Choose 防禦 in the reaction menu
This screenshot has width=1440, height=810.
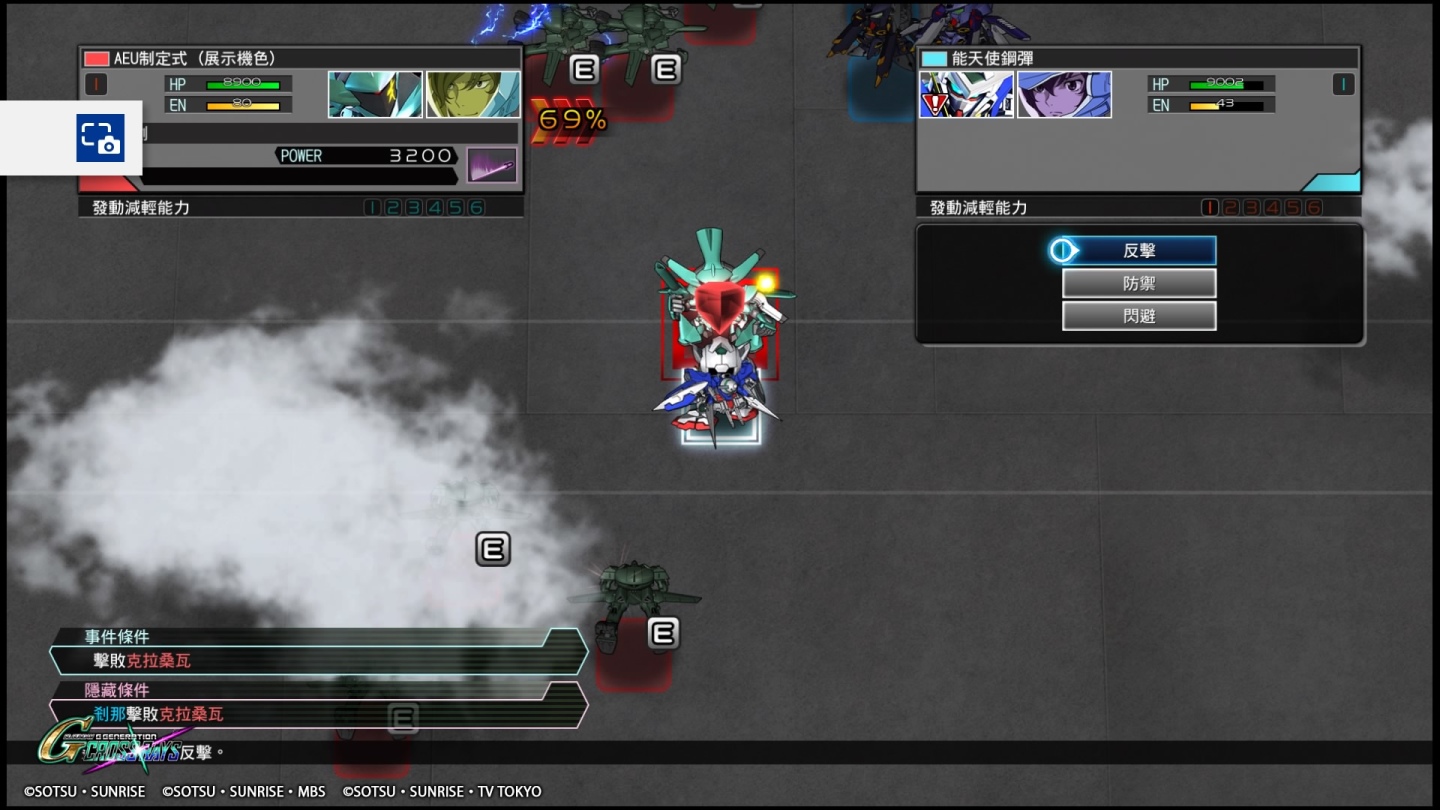(1139, 283)
